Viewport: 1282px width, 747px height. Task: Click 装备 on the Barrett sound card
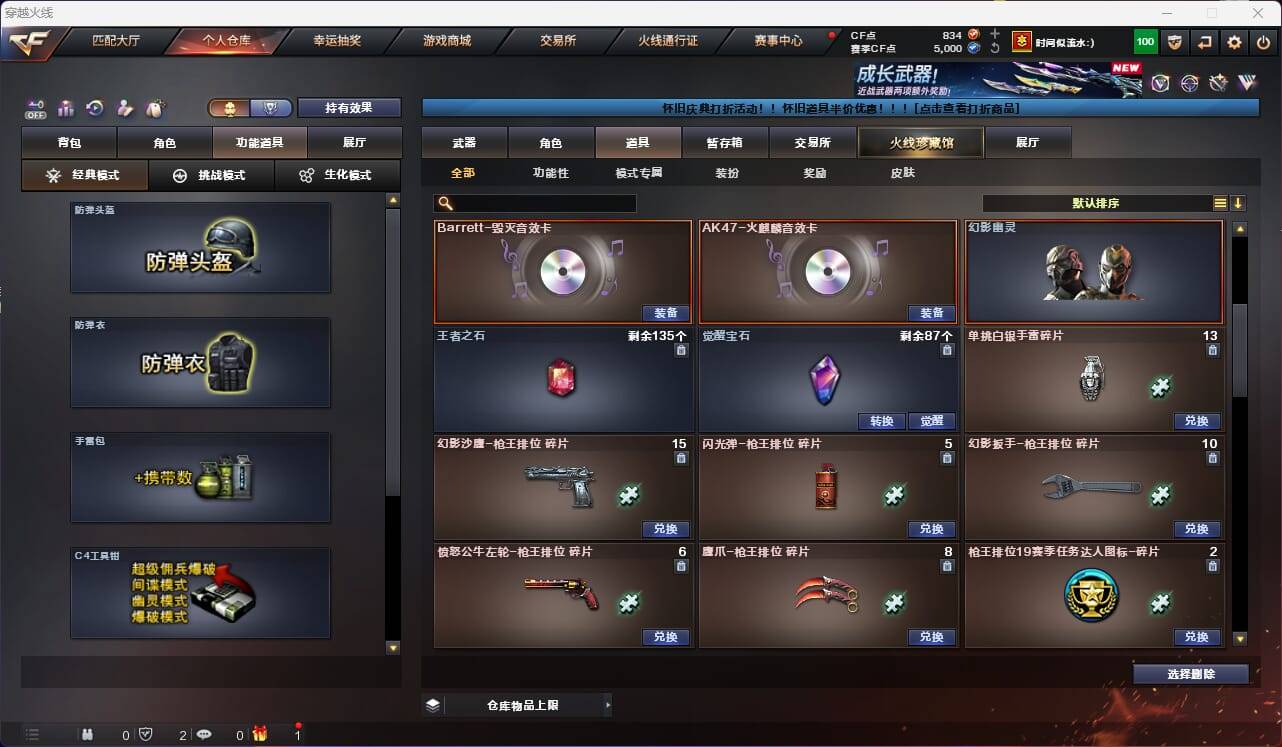click(667, 312)
